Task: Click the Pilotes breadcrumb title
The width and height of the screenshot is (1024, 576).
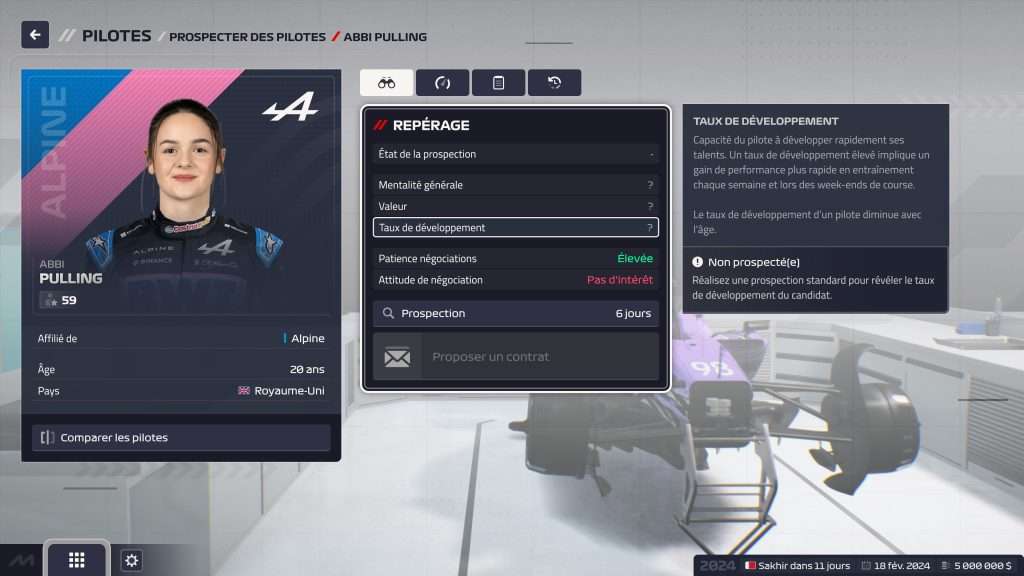Action: click(x=116, y=36)
